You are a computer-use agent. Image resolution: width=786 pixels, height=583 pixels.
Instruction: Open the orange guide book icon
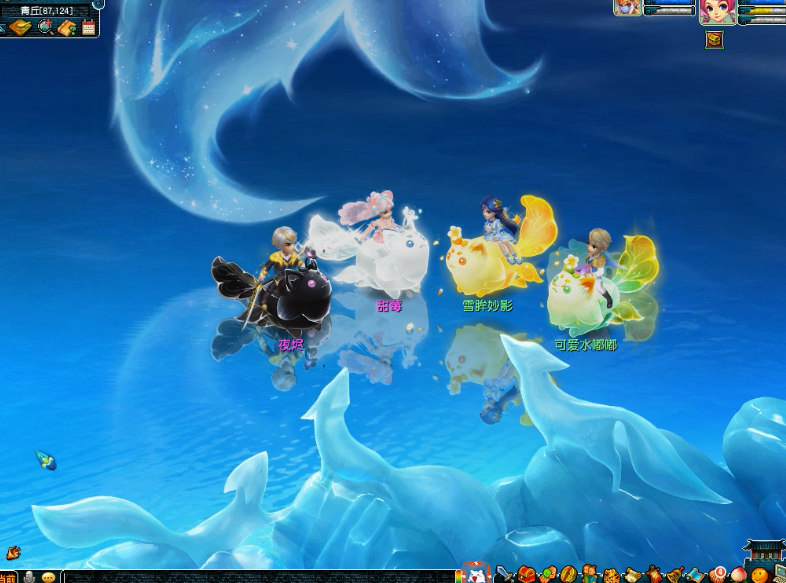[67, 27]
